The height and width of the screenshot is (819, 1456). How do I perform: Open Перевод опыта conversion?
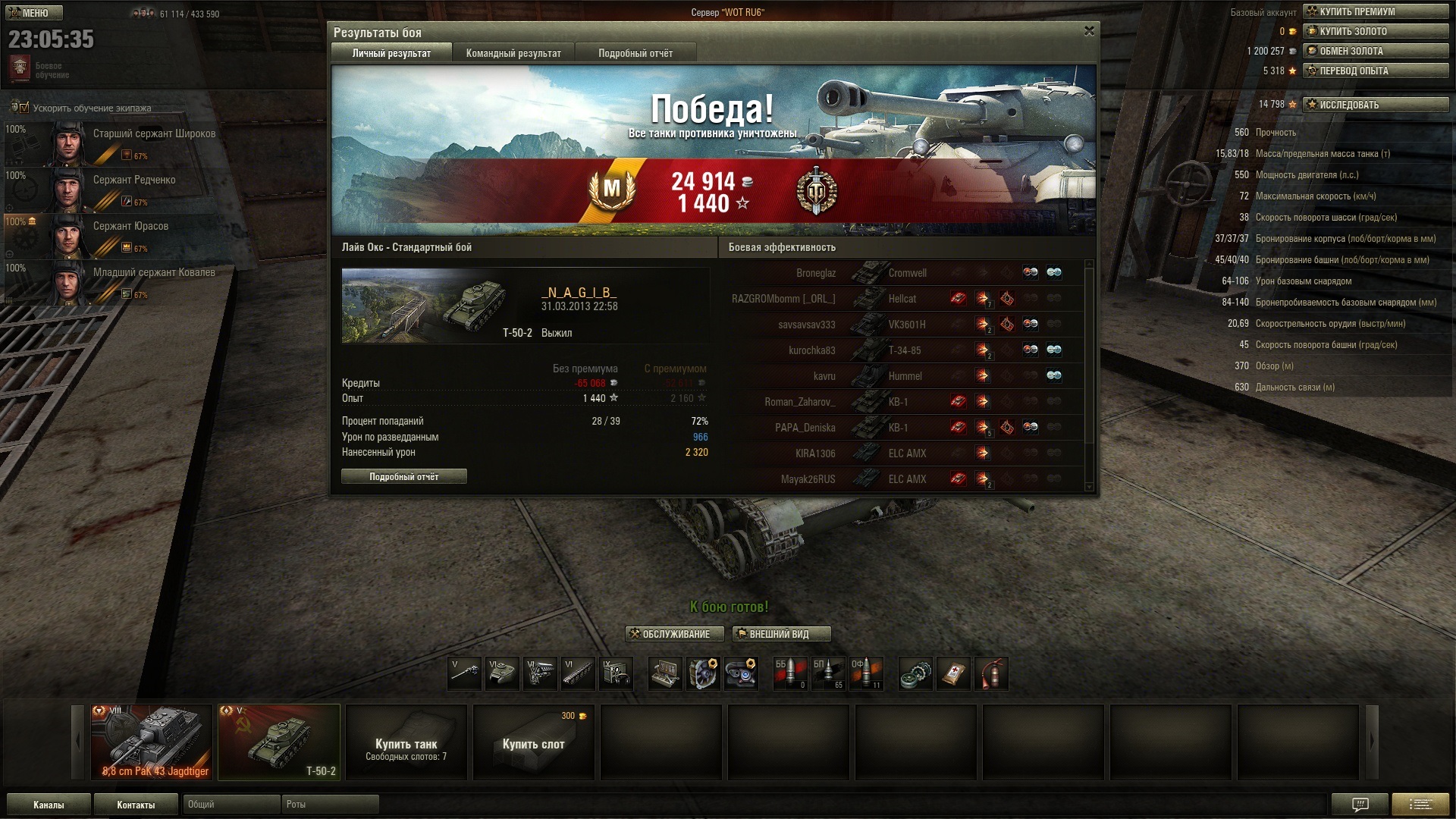1375,71
